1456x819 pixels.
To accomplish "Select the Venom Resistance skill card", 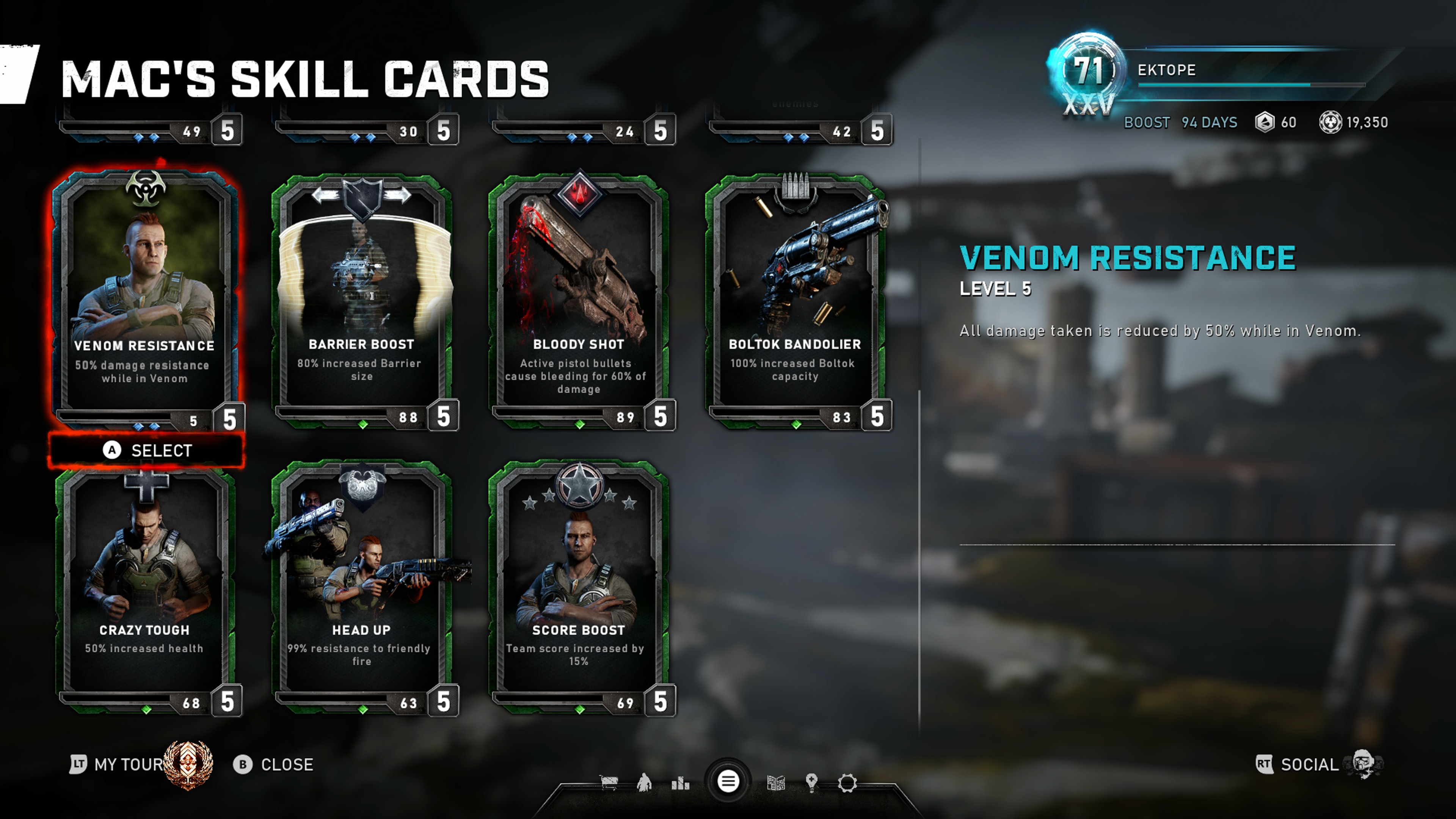I will tap(145, 294).
